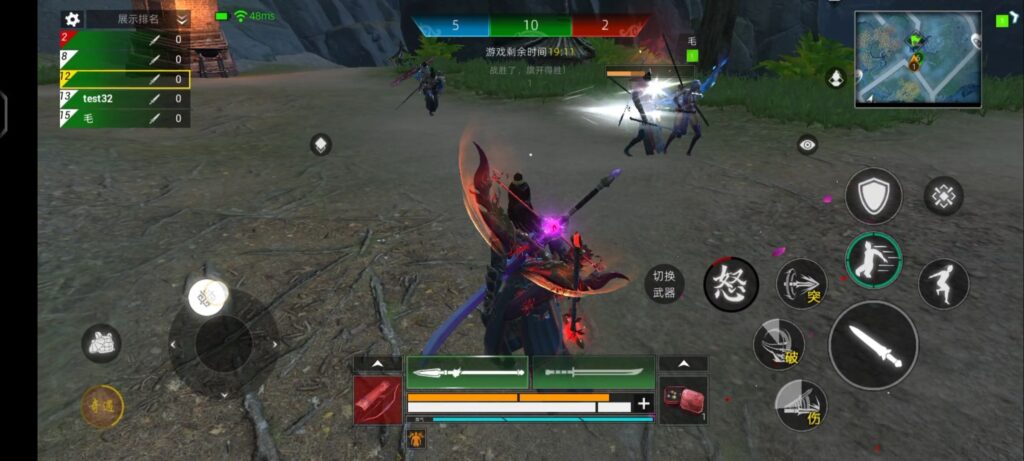Hit the main sword attack button
Image resolution: width=1024 pixels, height=461 pixels.
pyautogui.click(x=873, y=345)
